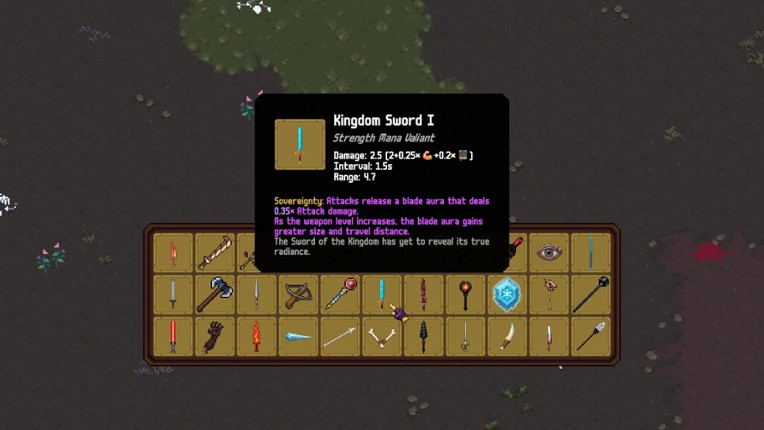The image size is (764, 430).
Task: Choose the tall teal greatsword slot
Action: pyautogui.click(x=590, y=253)
